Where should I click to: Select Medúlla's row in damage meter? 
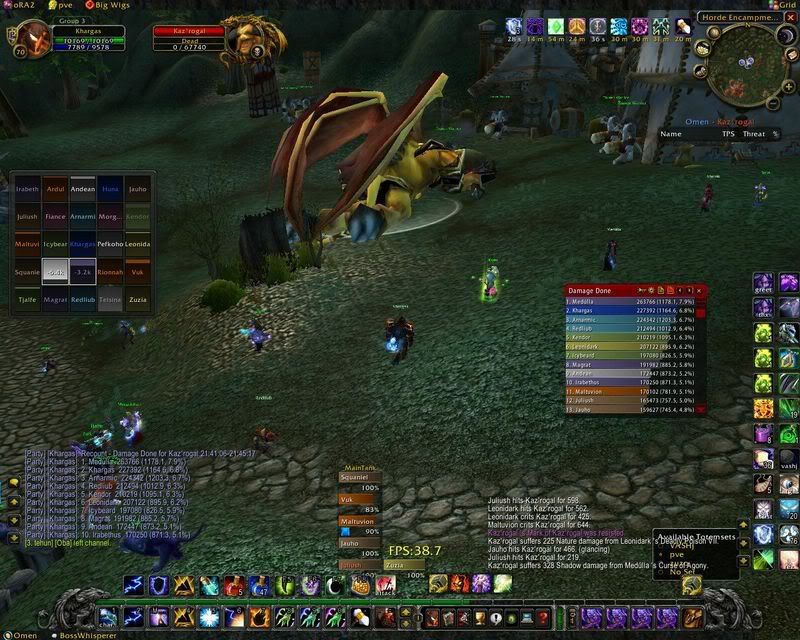pyautogui.click(x=629, y=300)
